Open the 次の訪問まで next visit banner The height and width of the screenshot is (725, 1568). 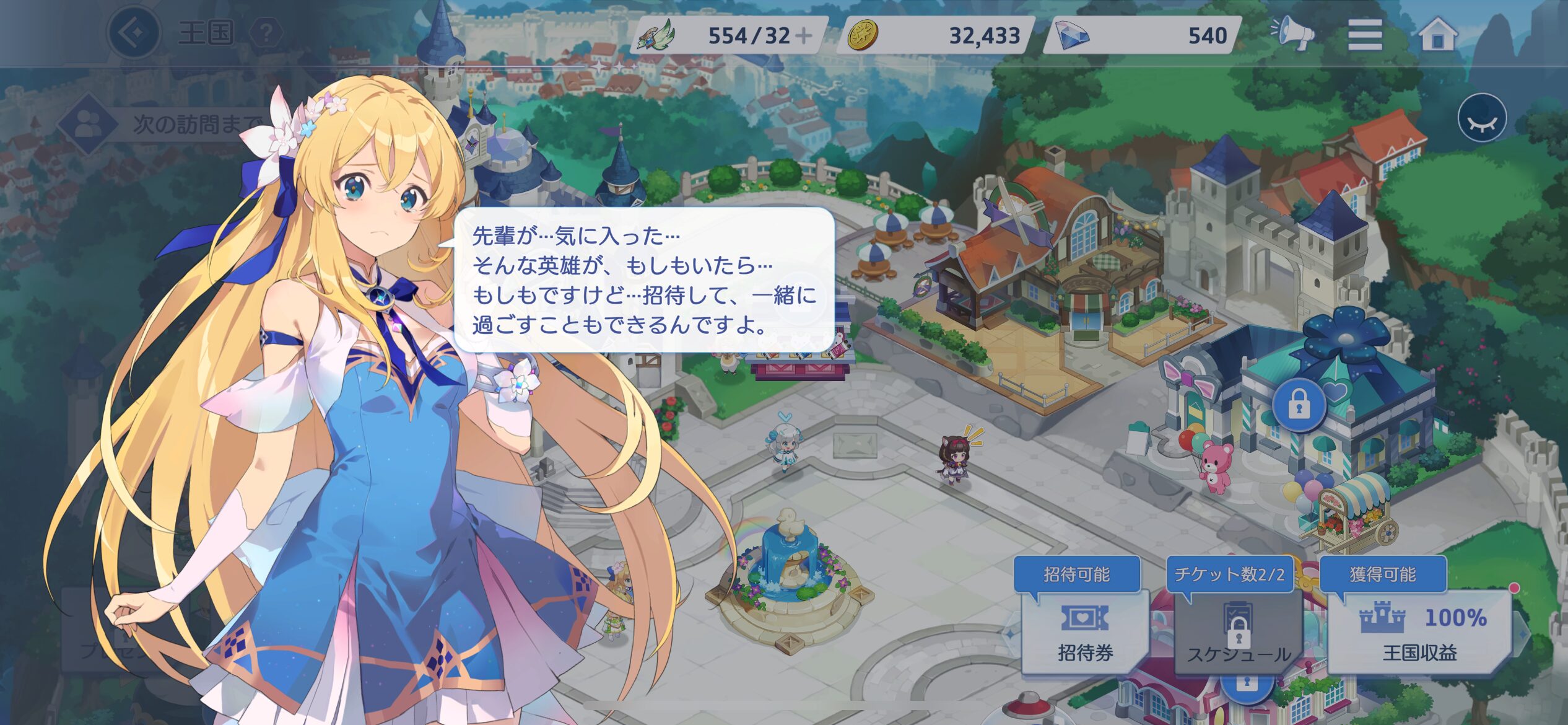167,124
